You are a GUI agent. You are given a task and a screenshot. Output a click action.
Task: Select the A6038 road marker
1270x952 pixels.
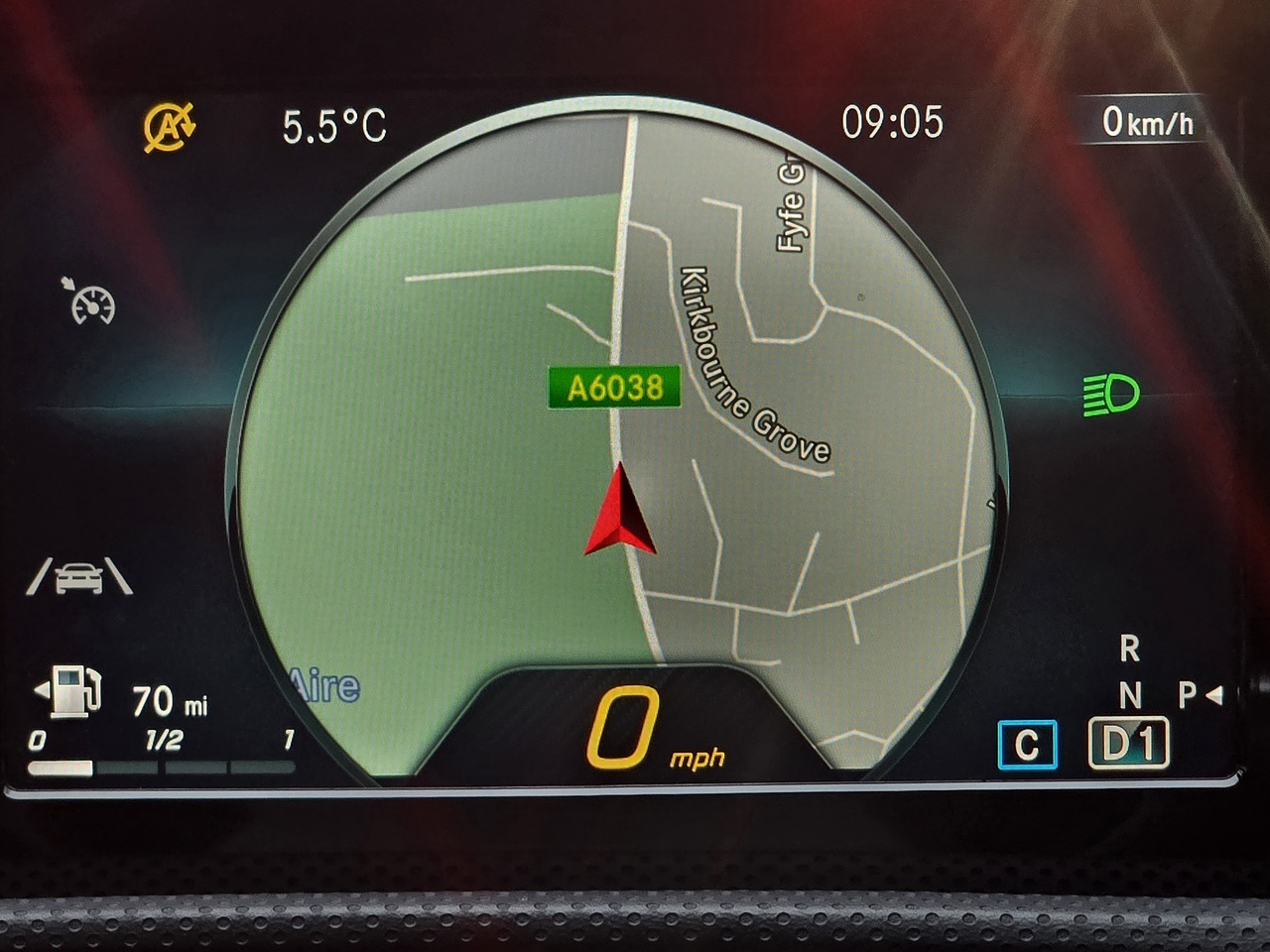pyautogui.click(x=614, y=387)
